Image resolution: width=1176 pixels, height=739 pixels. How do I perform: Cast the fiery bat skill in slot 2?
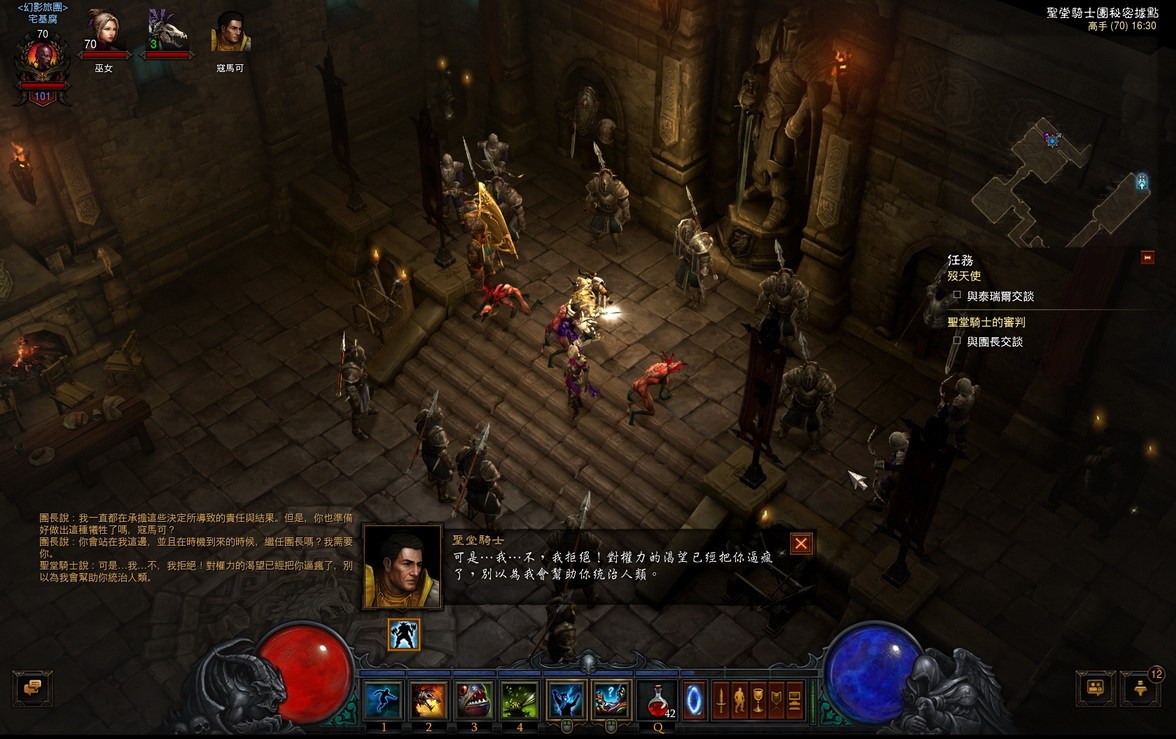428,700
